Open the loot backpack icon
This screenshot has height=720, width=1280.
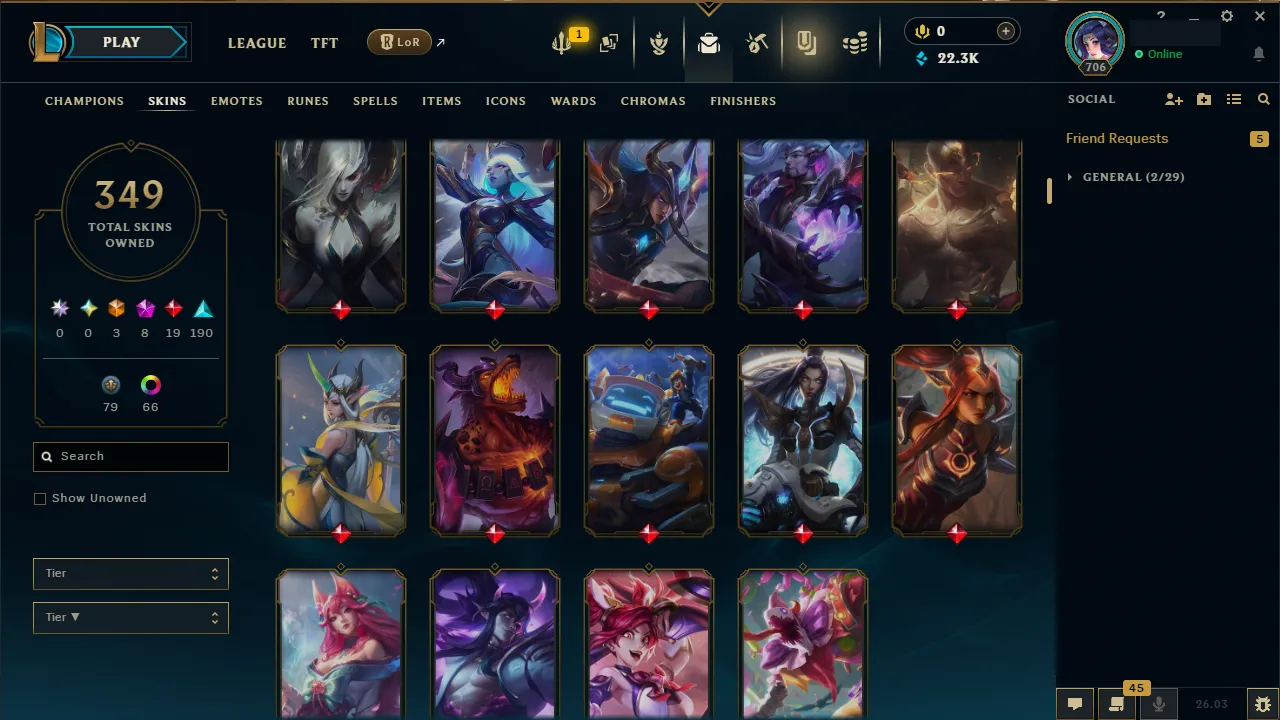coord(709,42)
